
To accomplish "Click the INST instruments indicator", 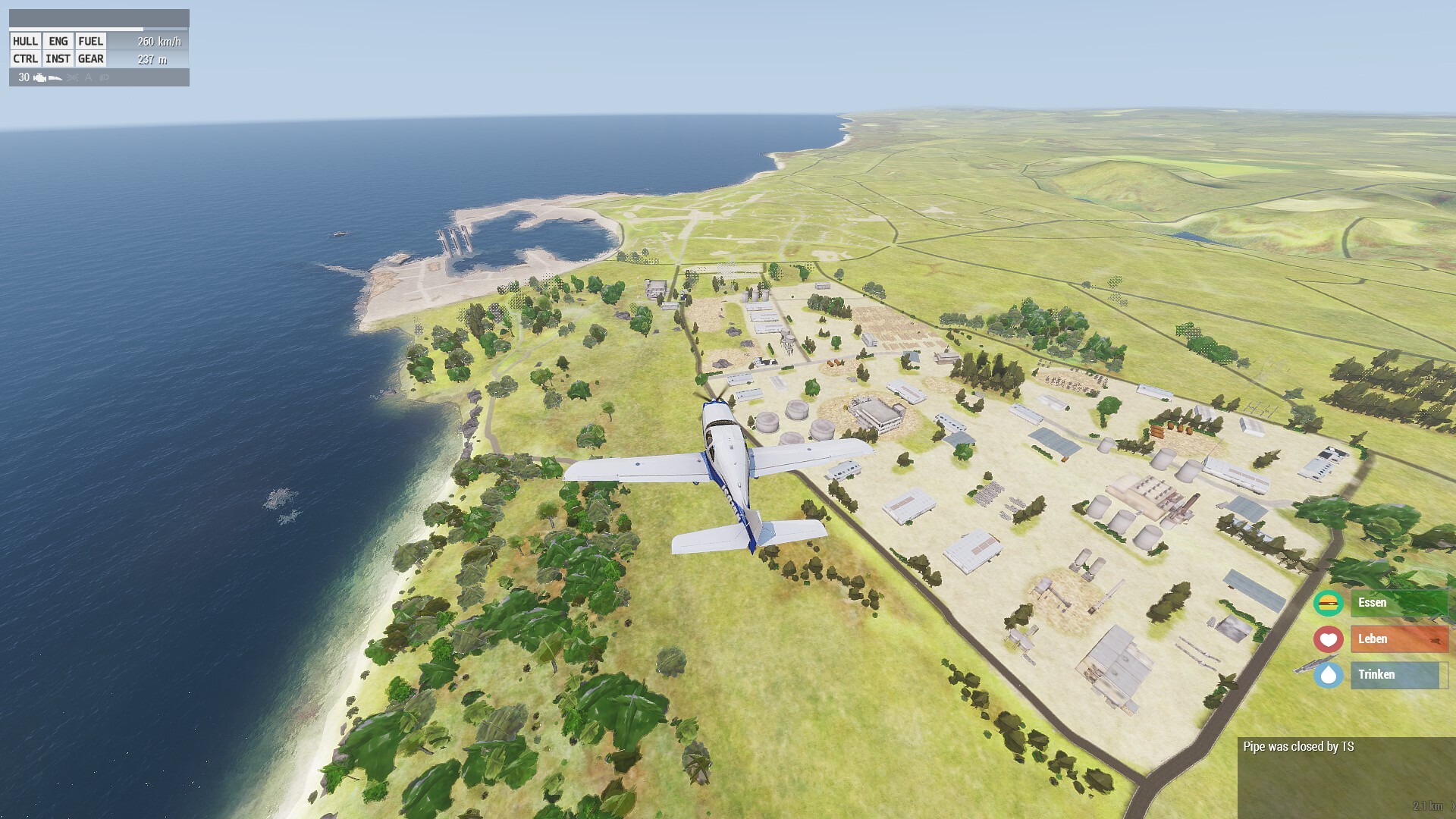I will point(58,59).
